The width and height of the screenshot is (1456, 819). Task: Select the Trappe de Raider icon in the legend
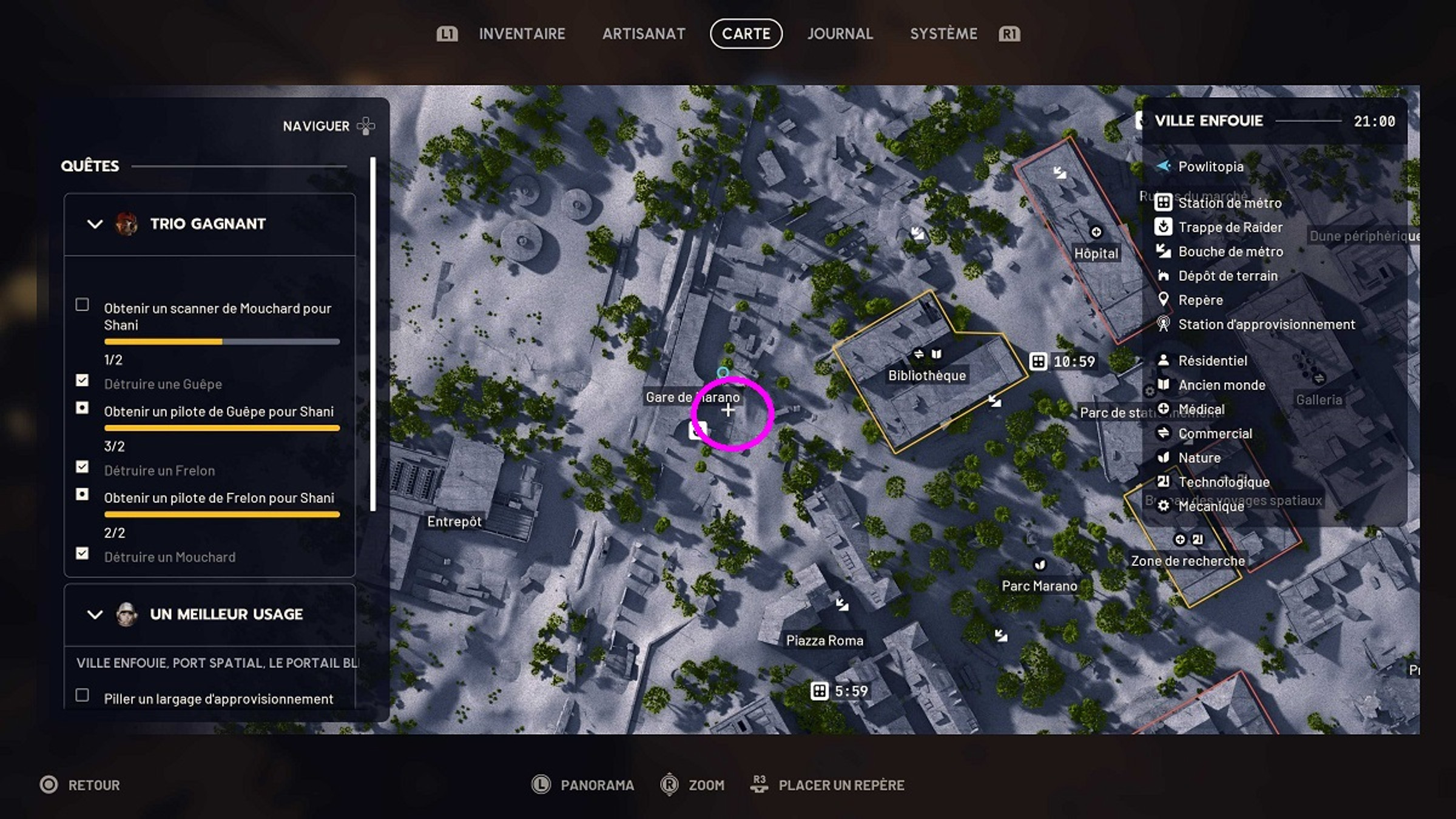1163,227
